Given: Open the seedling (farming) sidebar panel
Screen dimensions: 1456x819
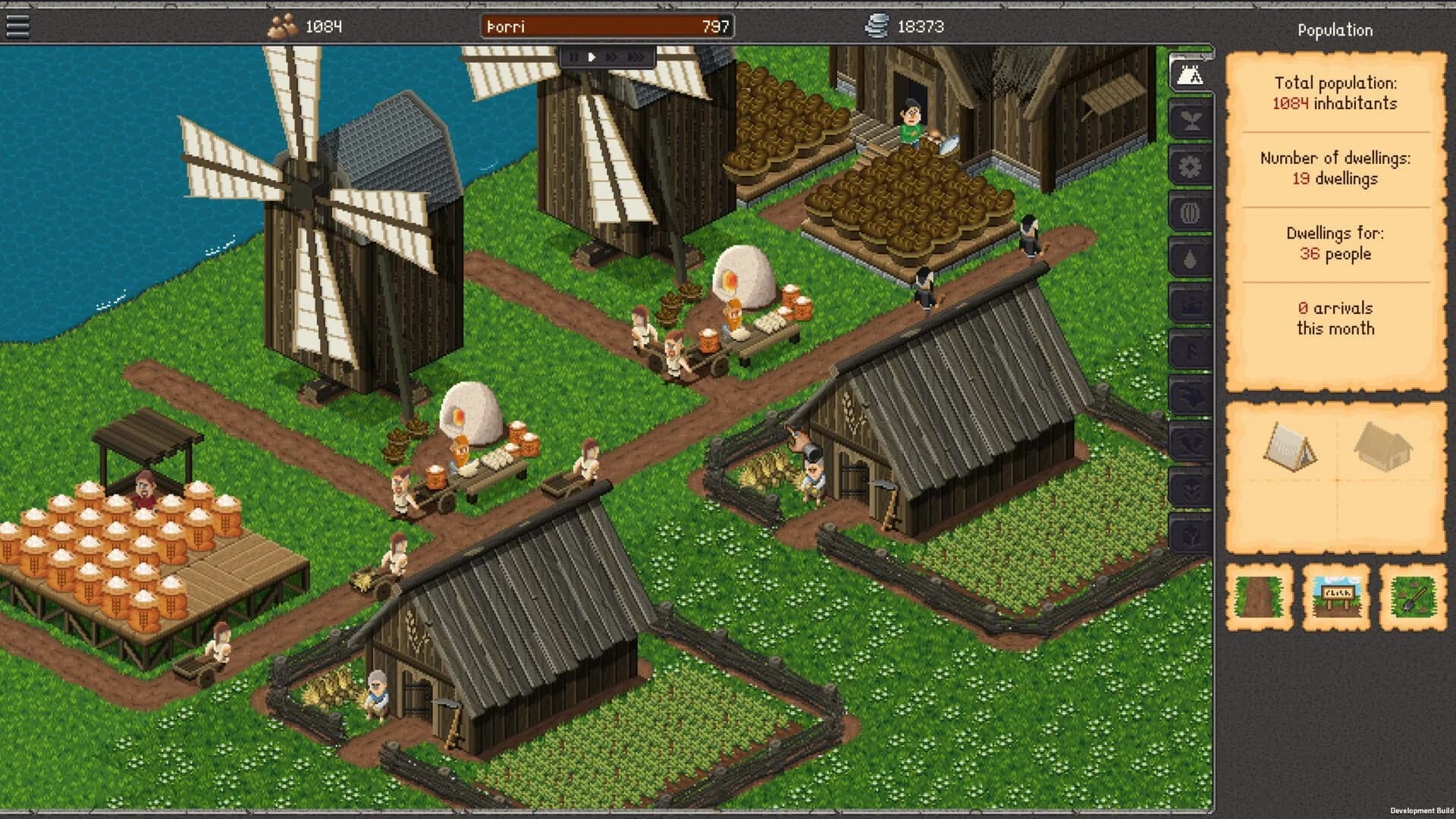Looking at the screenshot, I should click(x=1191, y=122).
